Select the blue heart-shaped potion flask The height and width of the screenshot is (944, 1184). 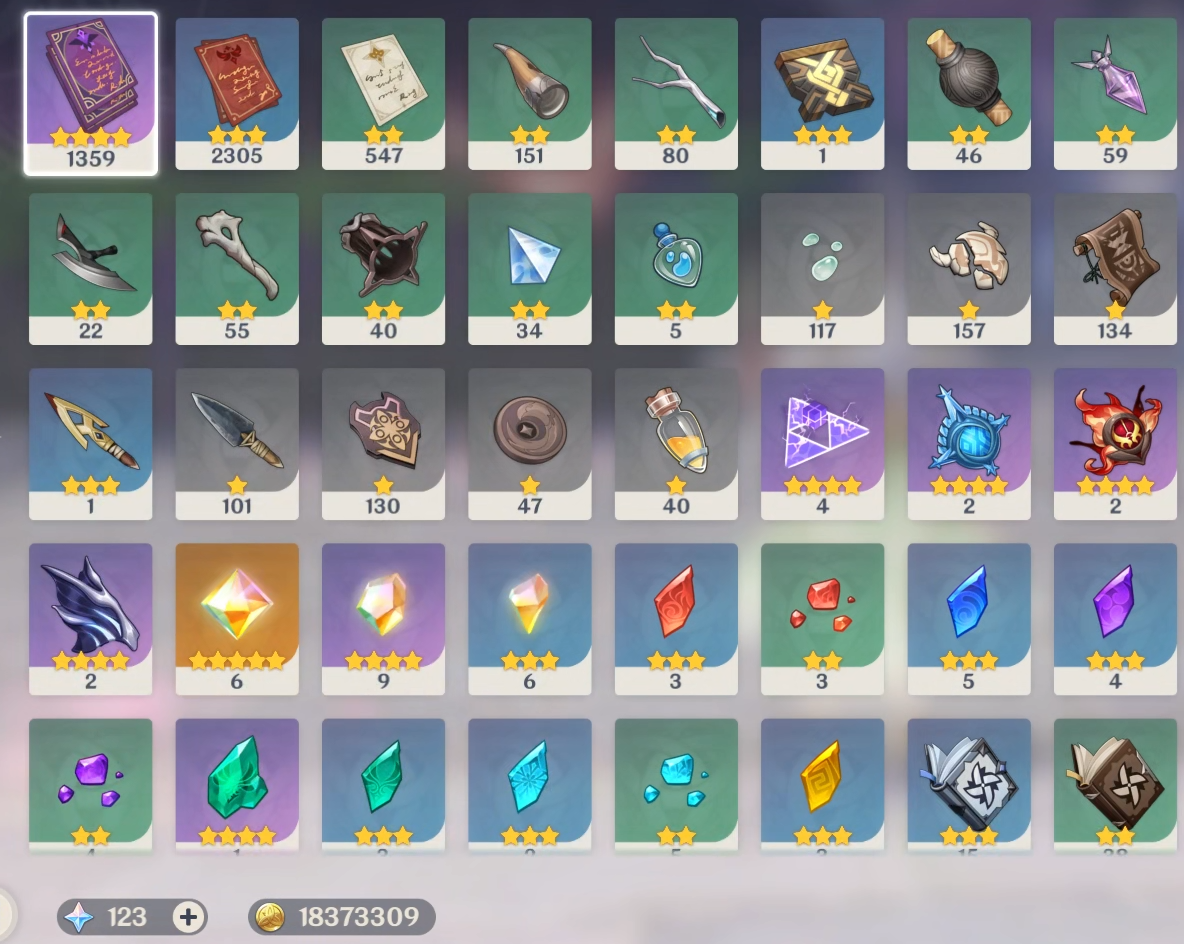[676, 267]
